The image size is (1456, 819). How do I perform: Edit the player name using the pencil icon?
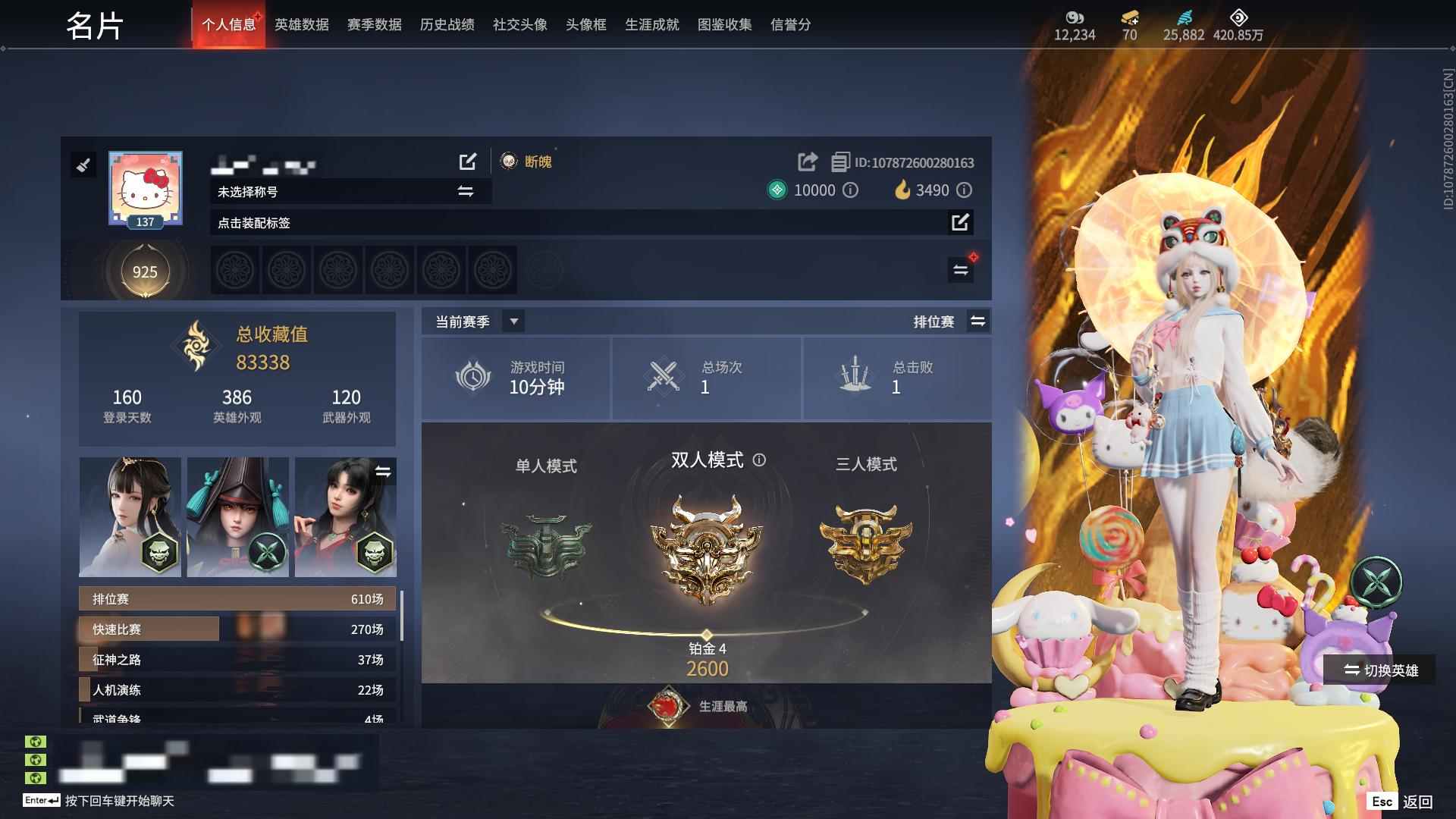pyautogui.click(x=468, y=162)
